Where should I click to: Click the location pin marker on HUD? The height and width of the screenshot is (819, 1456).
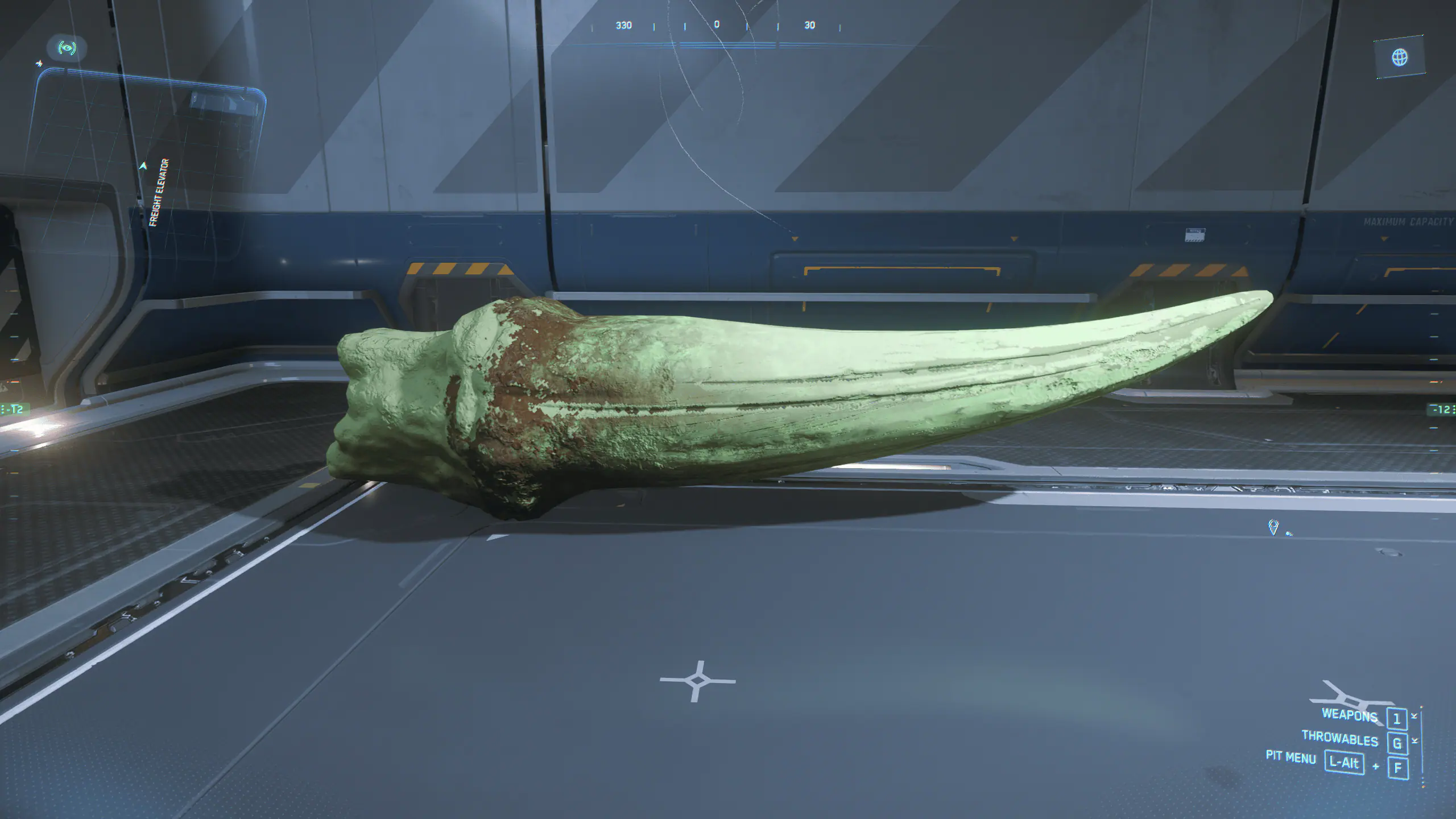click(x=1273, y=527)
